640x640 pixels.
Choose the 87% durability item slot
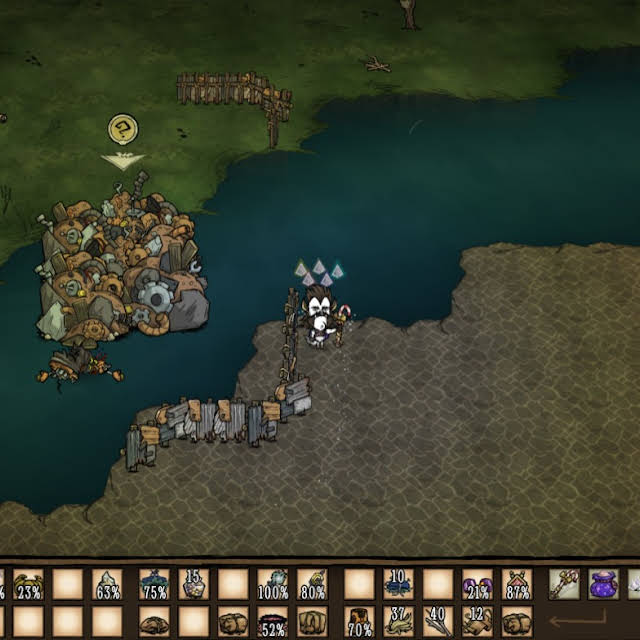click(517, 584)
